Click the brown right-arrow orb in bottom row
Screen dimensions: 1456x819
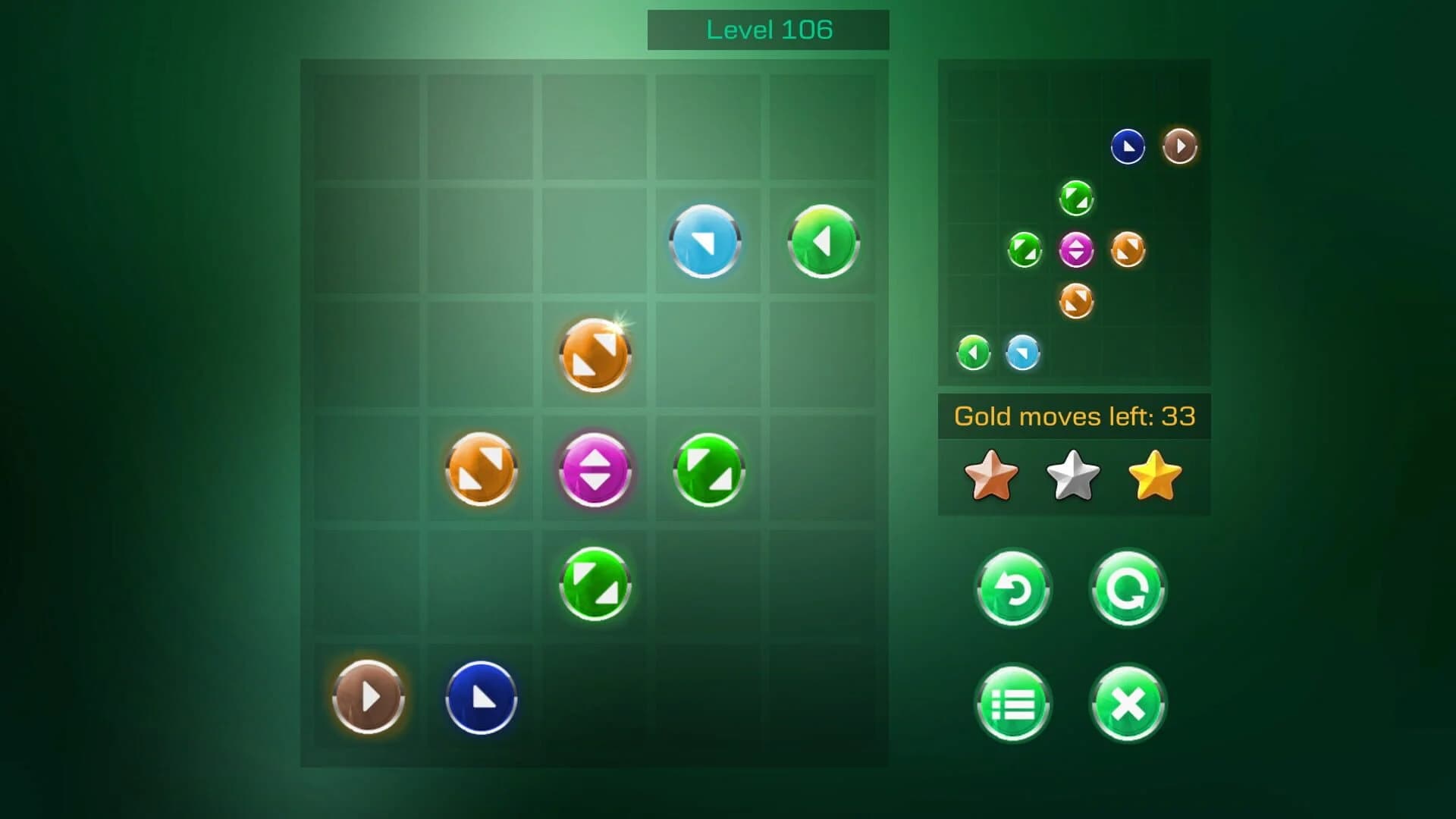(368, 698)
